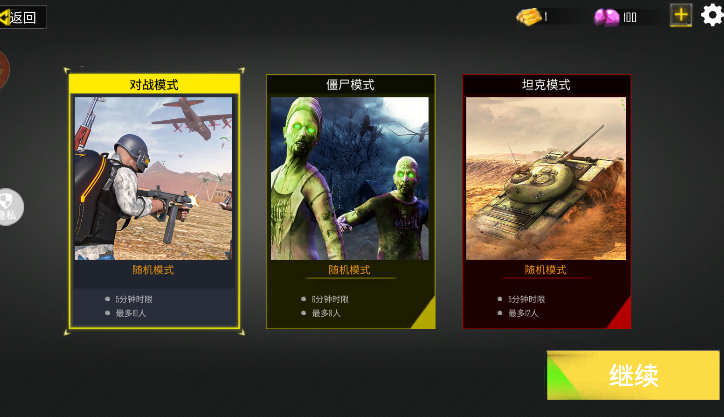Go back using the 返回 button
The height and width of the screenshot is (417, 724).
pos(22,16)
